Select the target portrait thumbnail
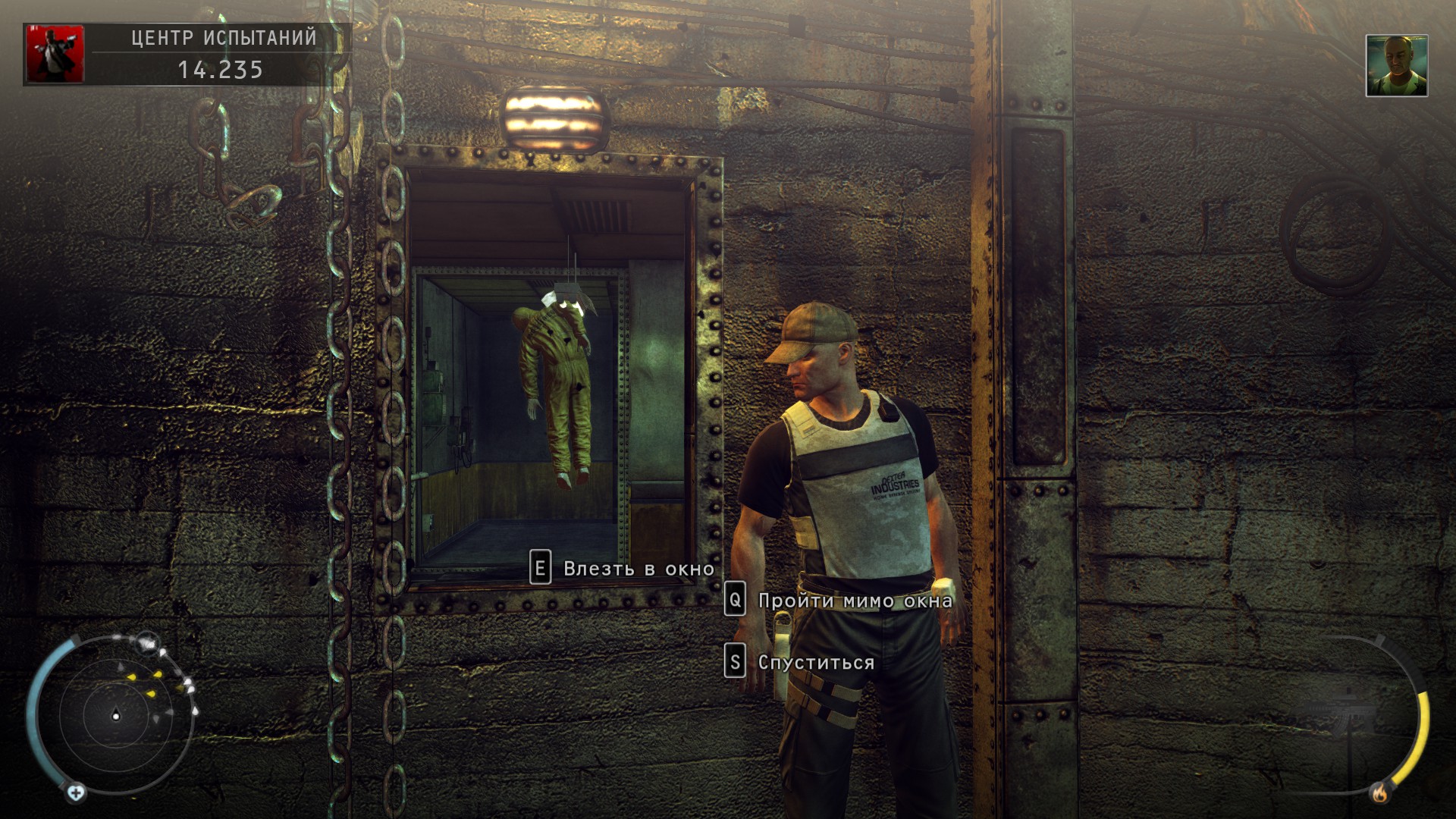Image resolution: width=1456 pixels, height=819 pixels. [1396, 66]
